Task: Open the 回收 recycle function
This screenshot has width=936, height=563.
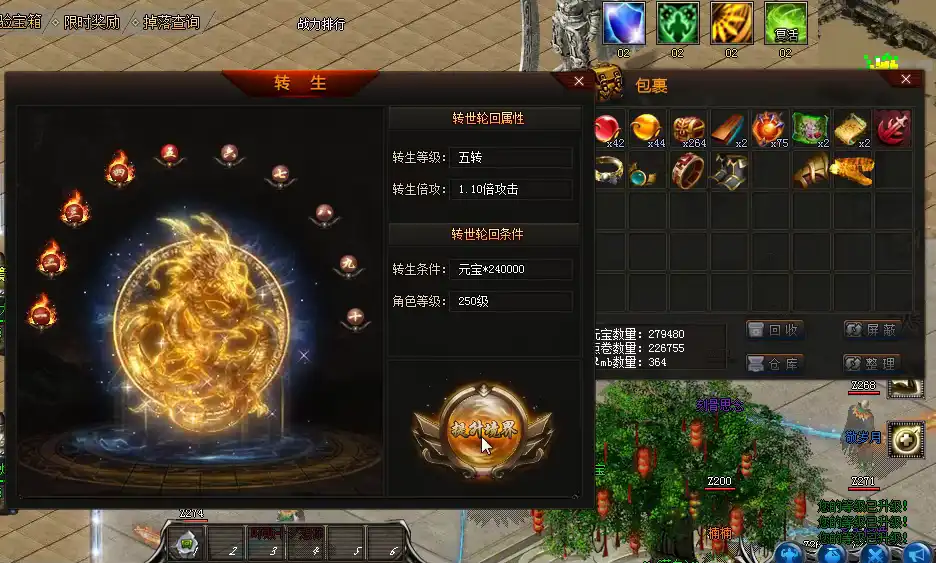Action: (x=774, y=330)
